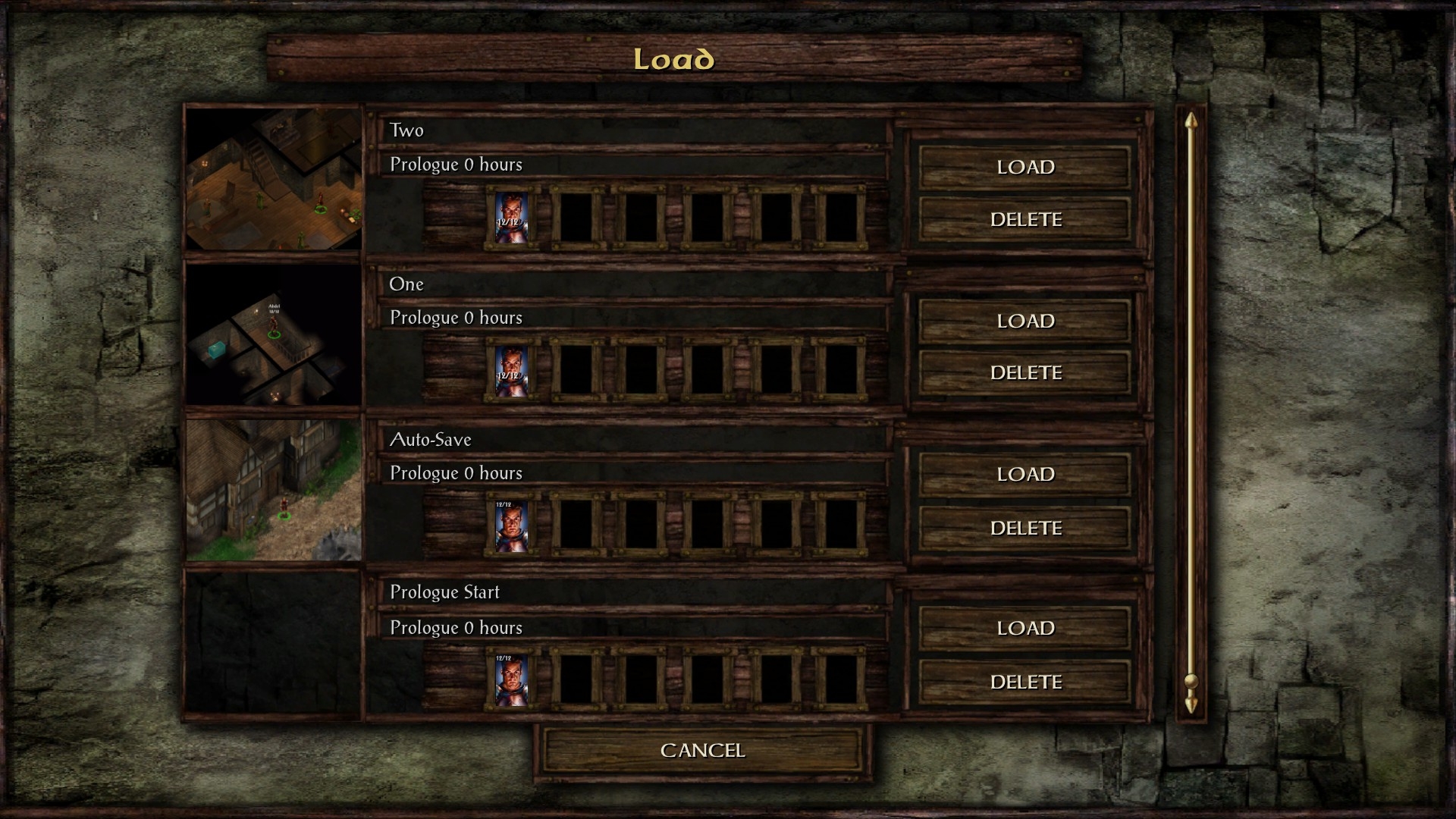Select the character portrait in Prologue Start
The image size is (1456, 819).
click(x=511, y=680)
